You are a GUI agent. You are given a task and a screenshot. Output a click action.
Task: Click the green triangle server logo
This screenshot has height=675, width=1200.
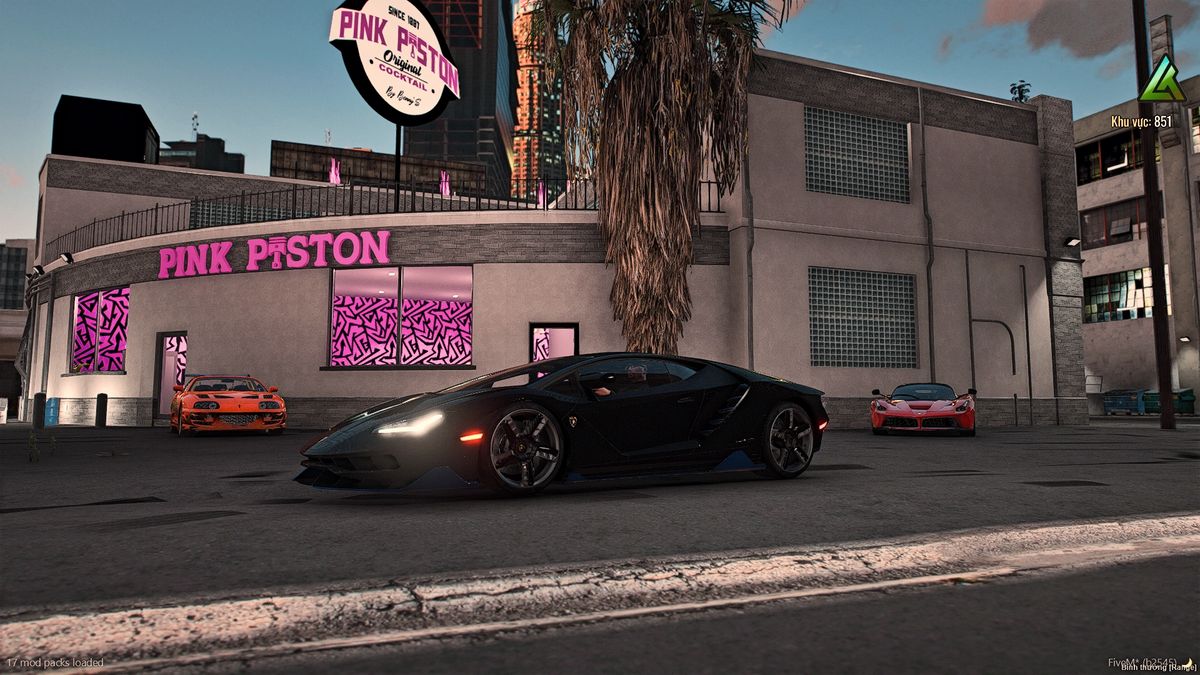pos(1162,80)
